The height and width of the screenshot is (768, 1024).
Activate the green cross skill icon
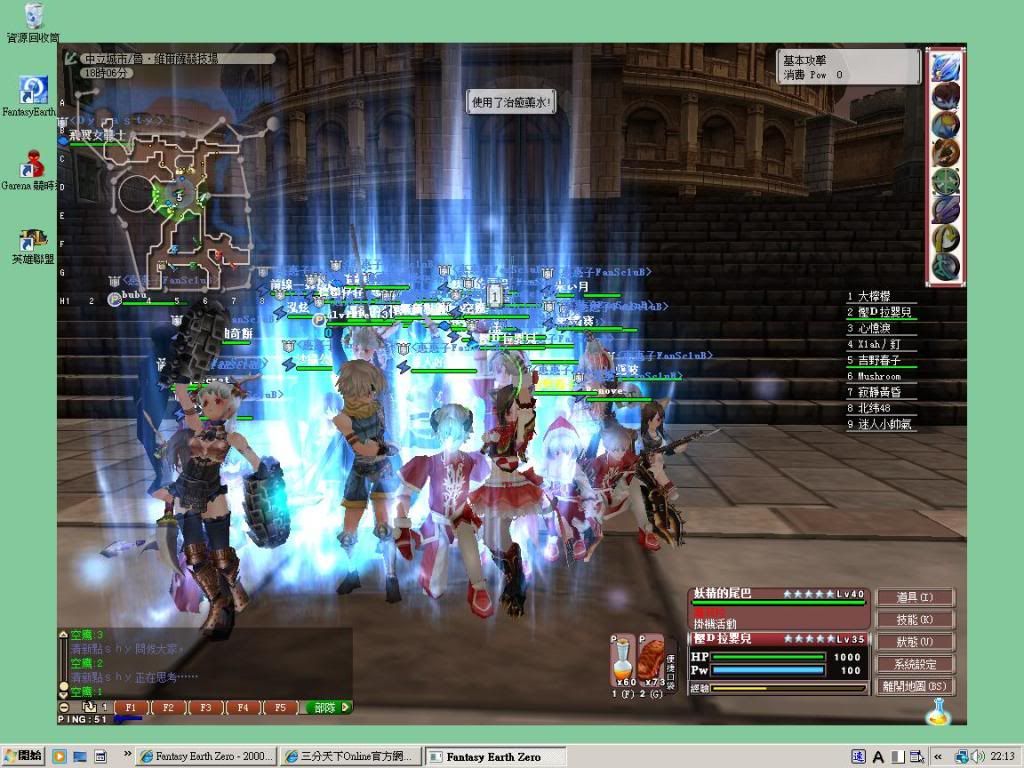click(945, 182)
